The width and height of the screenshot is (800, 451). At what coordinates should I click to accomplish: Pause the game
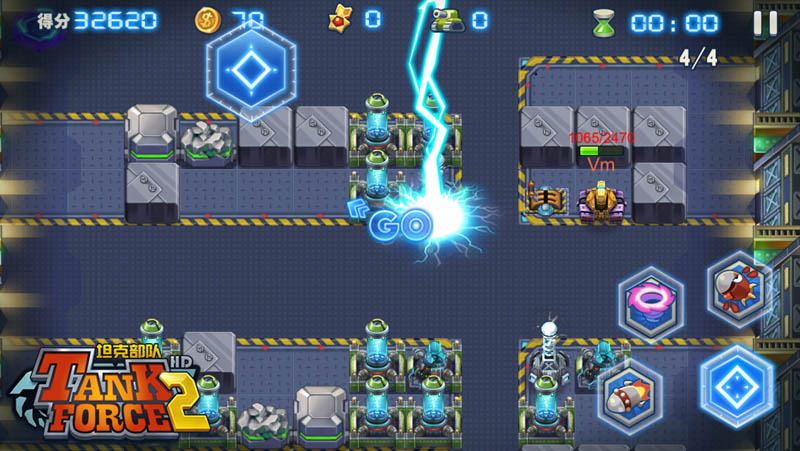764,22
